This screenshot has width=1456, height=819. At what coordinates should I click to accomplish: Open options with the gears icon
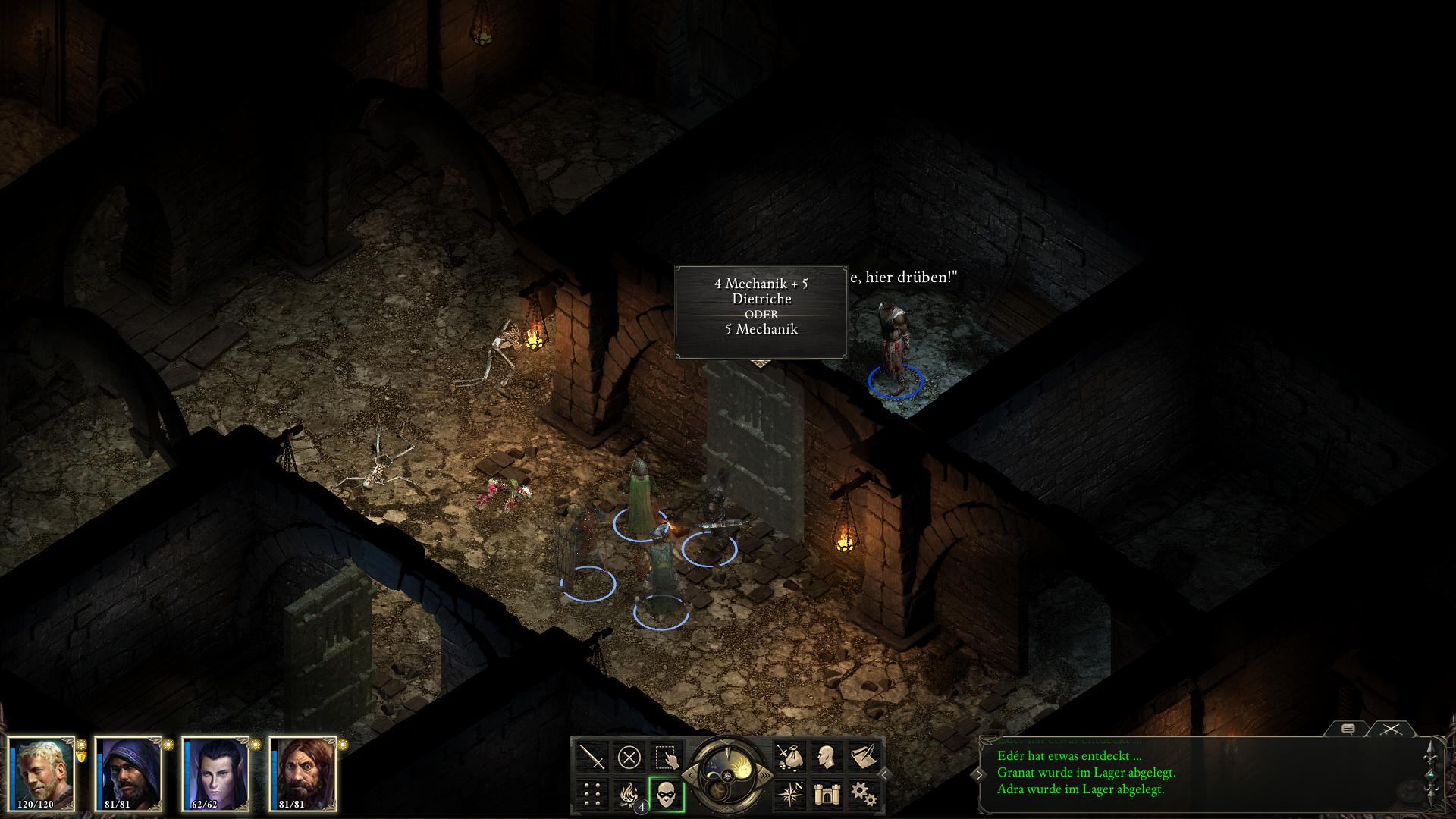click(863, 794)
